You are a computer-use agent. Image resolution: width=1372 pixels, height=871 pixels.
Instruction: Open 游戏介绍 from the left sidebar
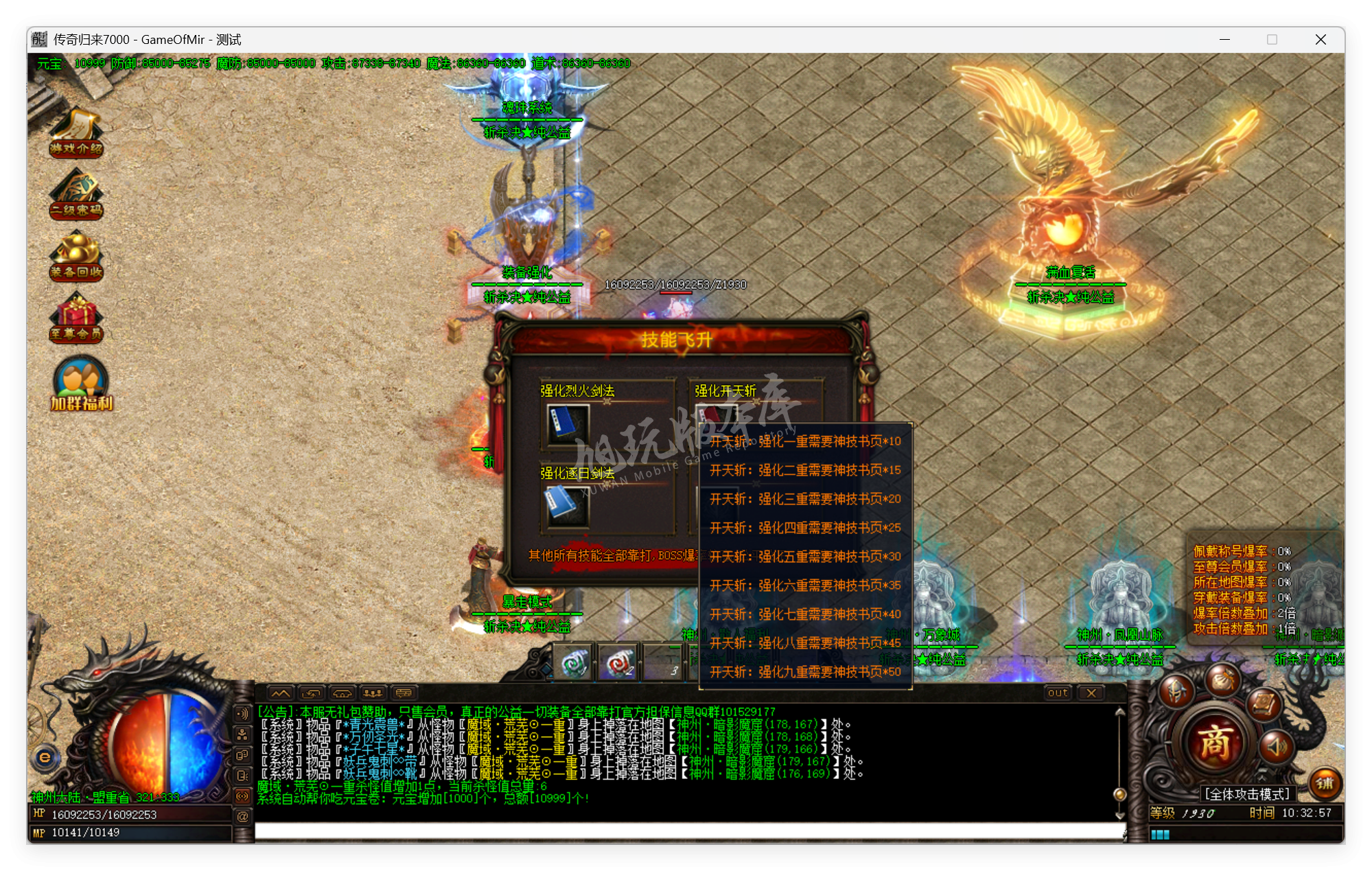(76, 134)
